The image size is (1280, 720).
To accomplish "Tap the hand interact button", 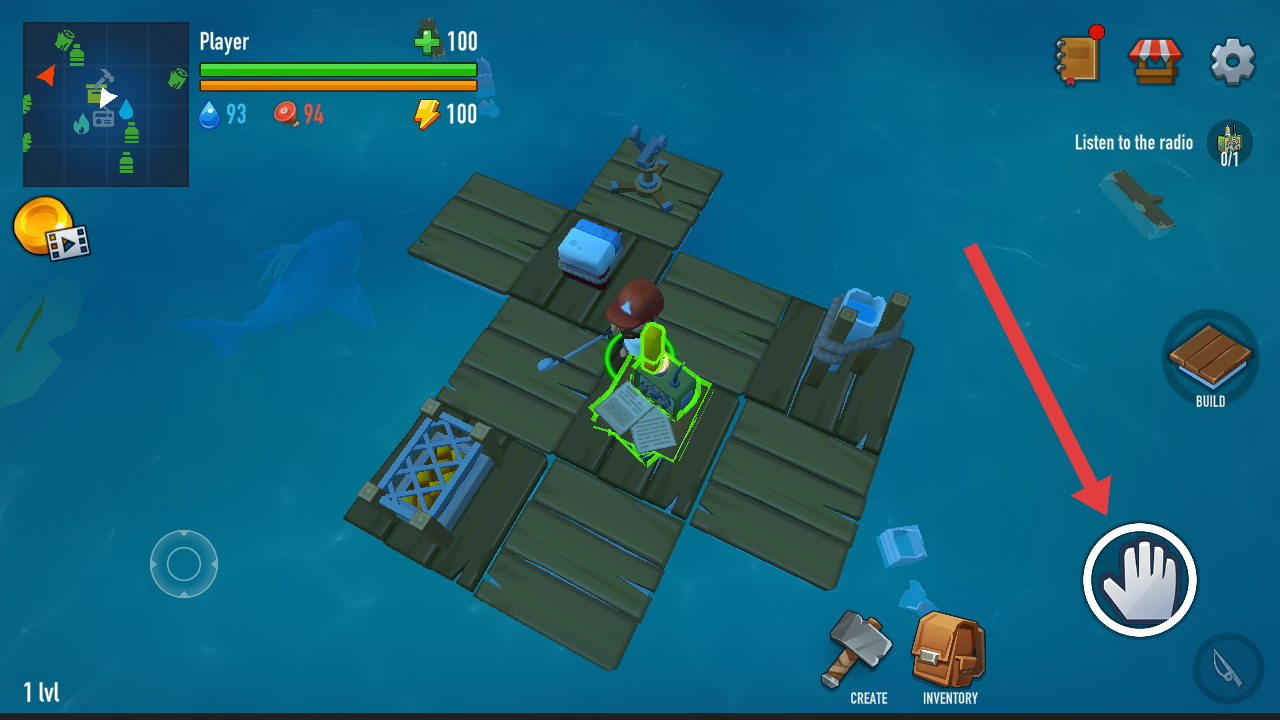I will 1140,579.
